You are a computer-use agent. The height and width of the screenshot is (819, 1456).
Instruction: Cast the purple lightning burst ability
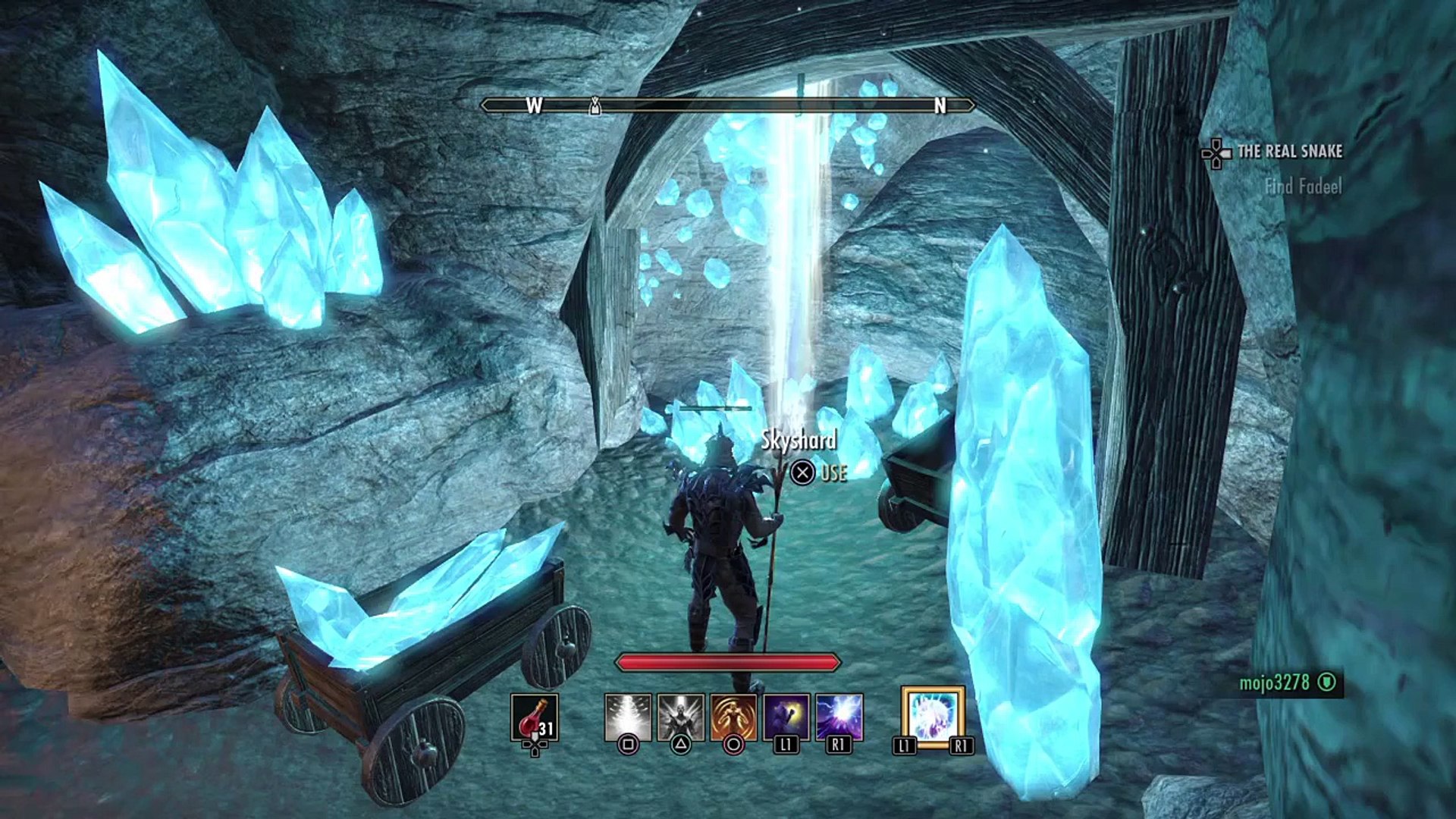click(839, 717)
